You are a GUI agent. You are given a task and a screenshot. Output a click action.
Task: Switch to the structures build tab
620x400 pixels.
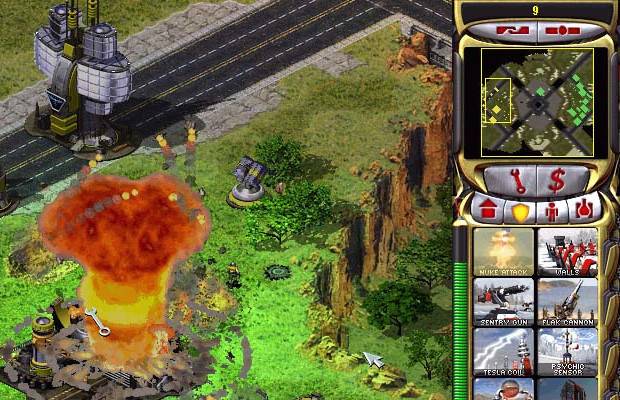coord(490,211)
